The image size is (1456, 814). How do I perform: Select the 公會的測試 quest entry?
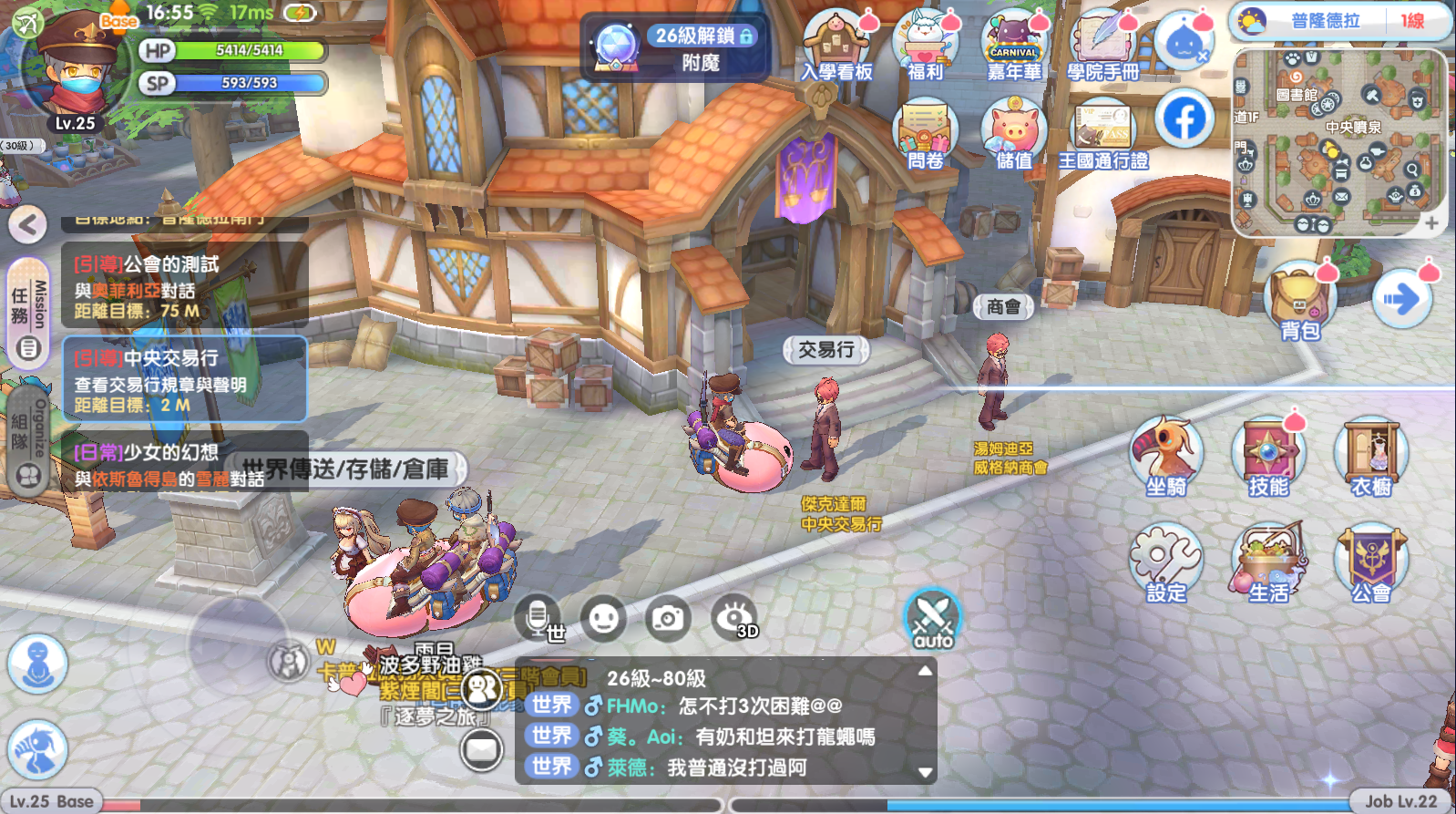(x=184, y=286)
